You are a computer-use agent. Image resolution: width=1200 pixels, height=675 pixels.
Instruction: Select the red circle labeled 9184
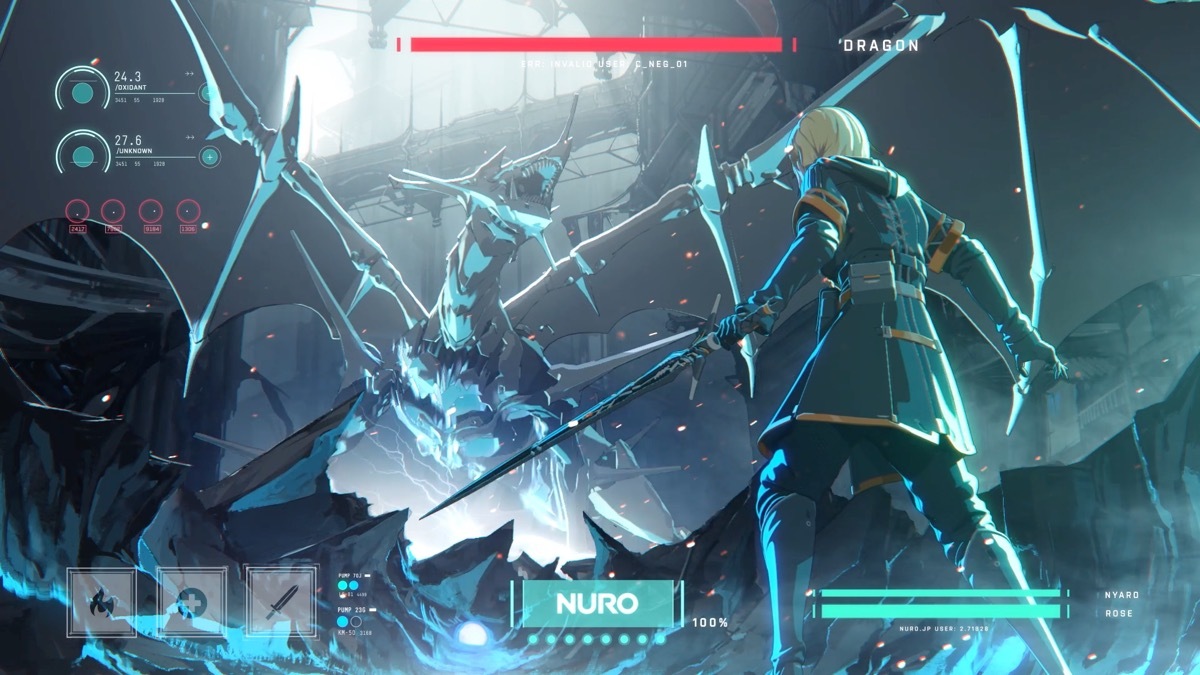(151, 211)
